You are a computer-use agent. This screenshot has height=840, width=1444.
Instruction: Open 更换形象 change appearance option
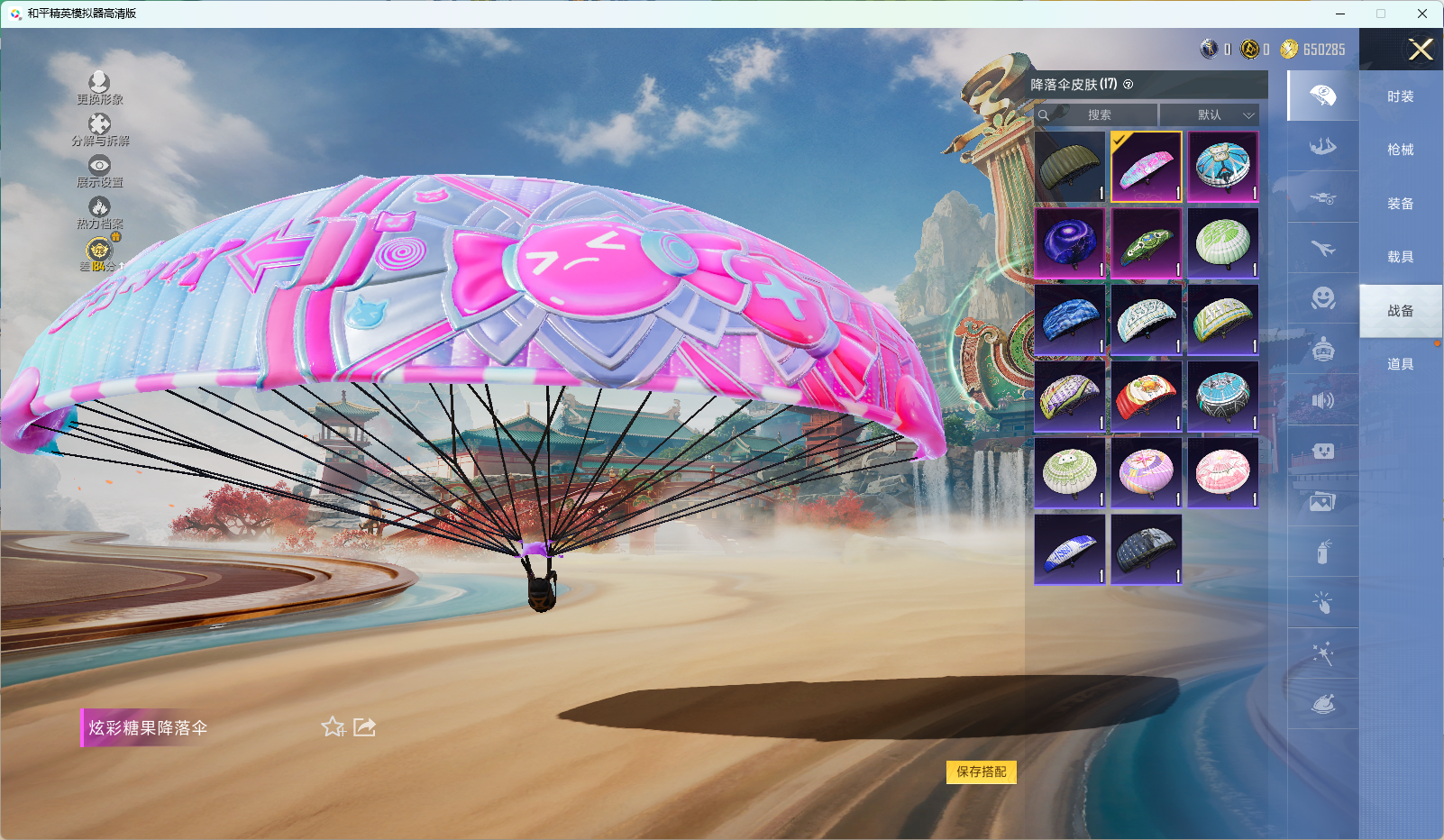point(99,88)
